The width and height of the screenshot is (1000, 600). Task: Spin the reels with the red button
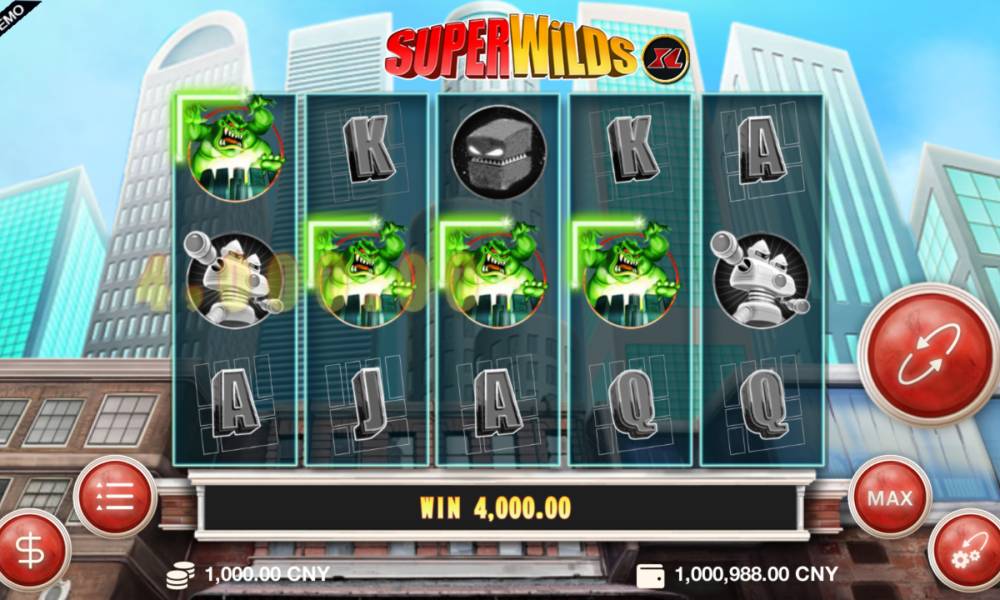pyautogui.click(x=929, y=356)
